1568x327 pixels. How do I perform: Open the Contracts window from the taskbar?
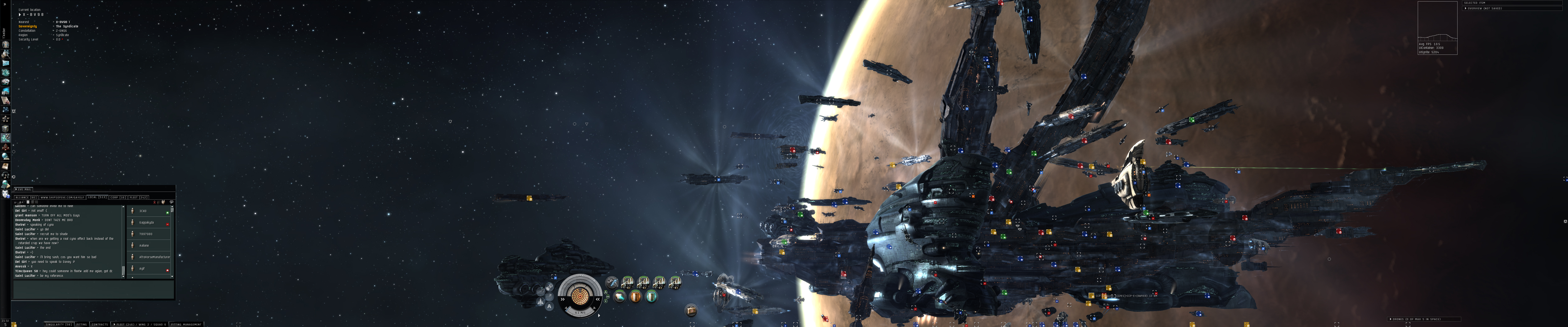tap(100, 325)
